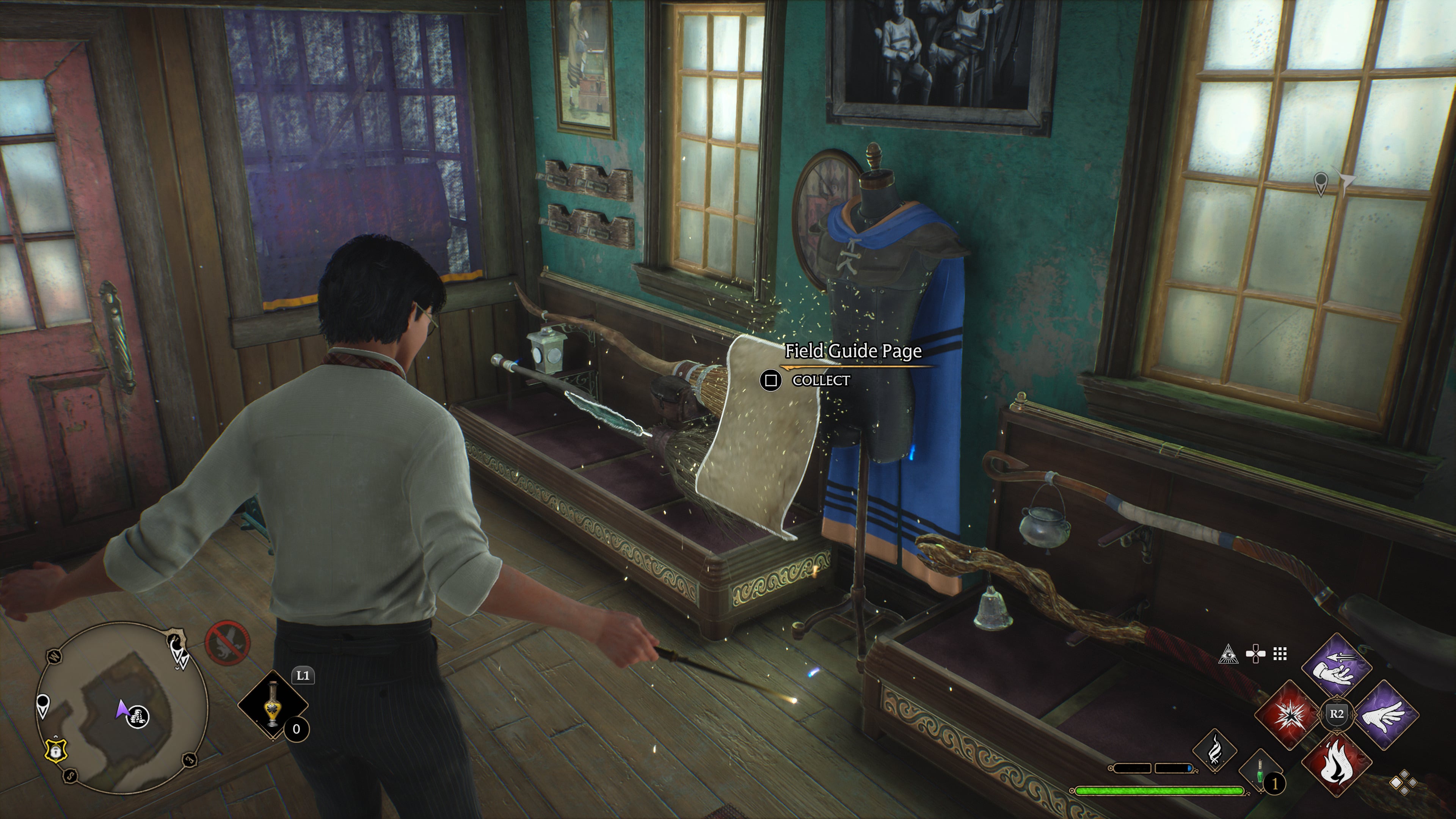The image size is (1456, 819).
Task: Open the circular minimap
Action: [x=121, y=708]
